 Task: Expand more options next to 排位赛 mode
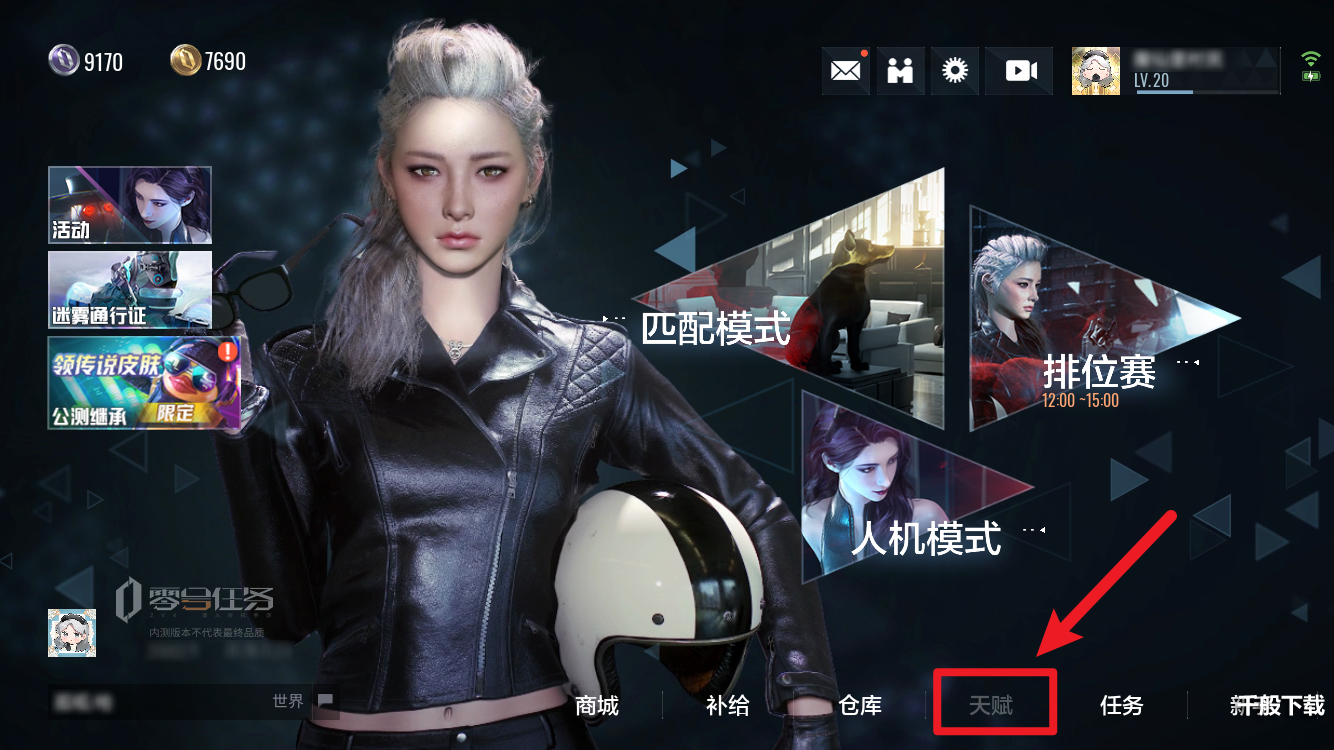pyautogui.click(x=1186, y=364)
